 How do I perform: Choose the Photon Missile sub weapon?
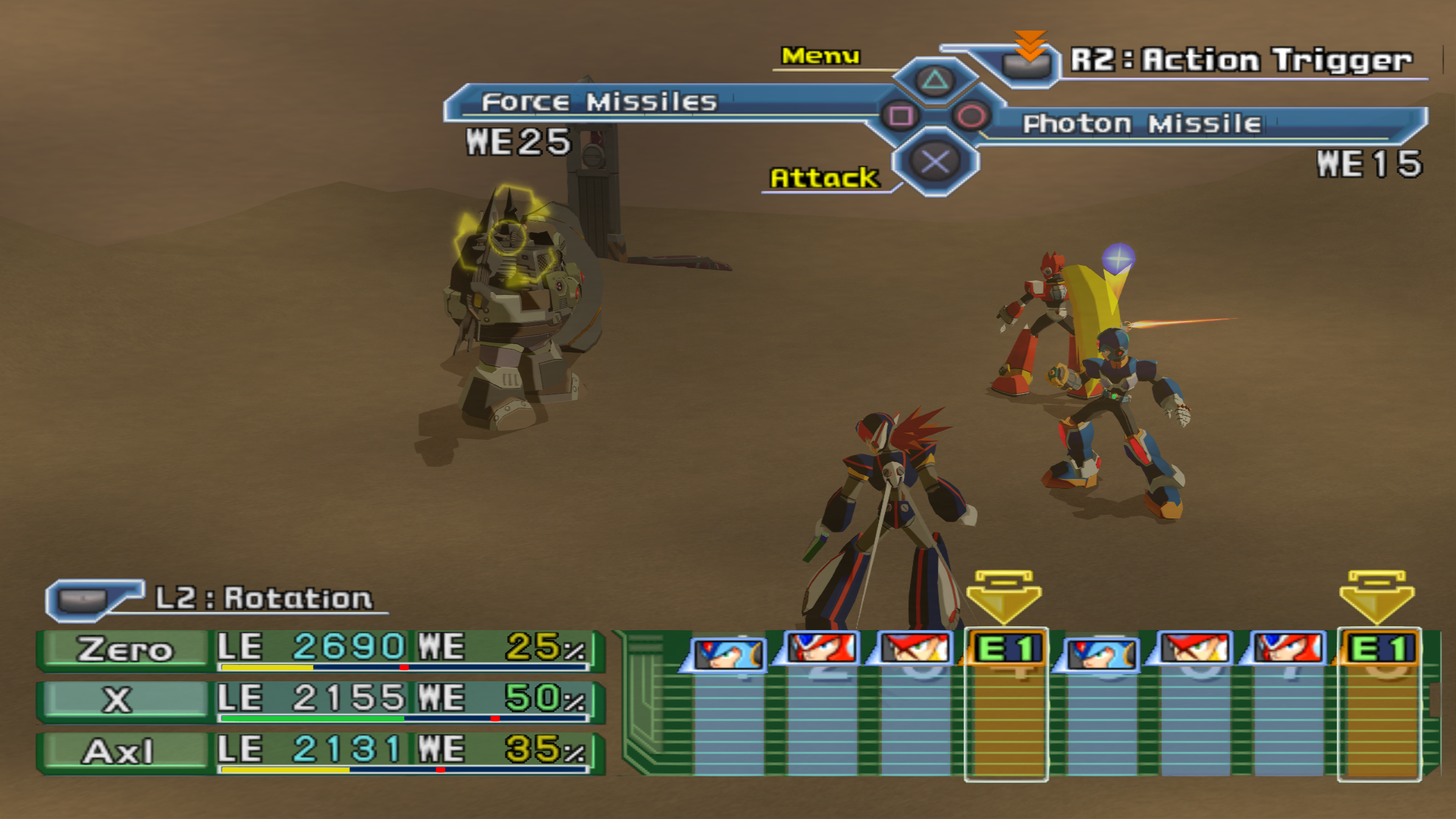1142,124
